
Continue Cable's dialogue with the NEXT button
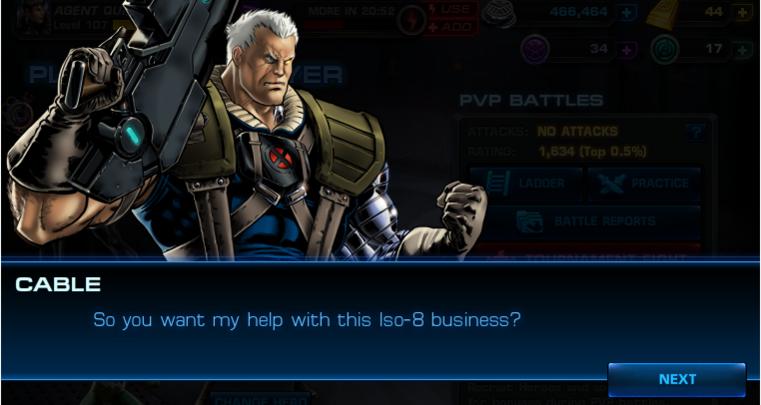tap(676, 379)
